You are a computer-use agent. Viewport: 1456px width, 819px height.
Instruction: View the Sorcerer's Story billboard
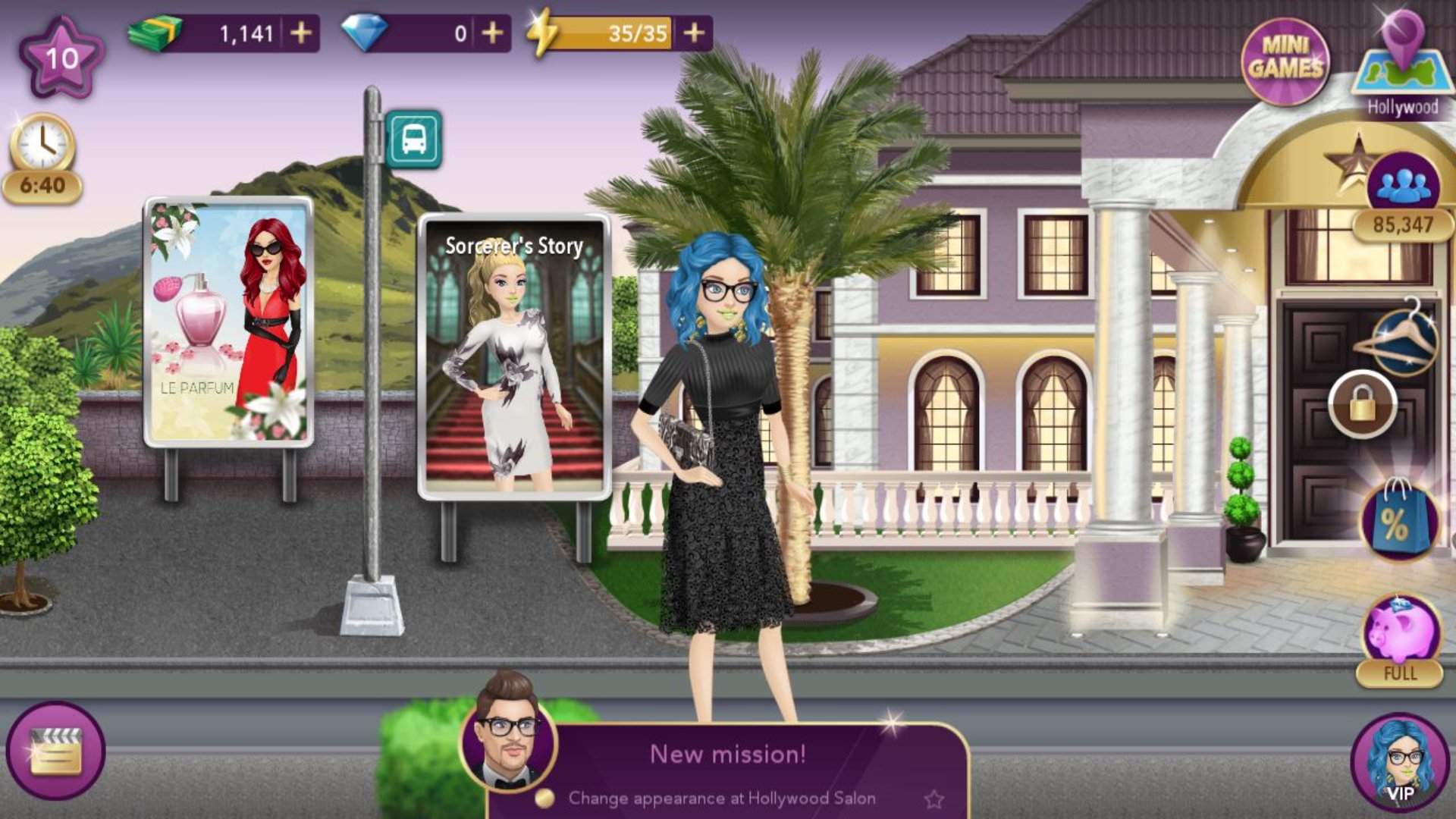pyautogui.click(x=514, y=356)
